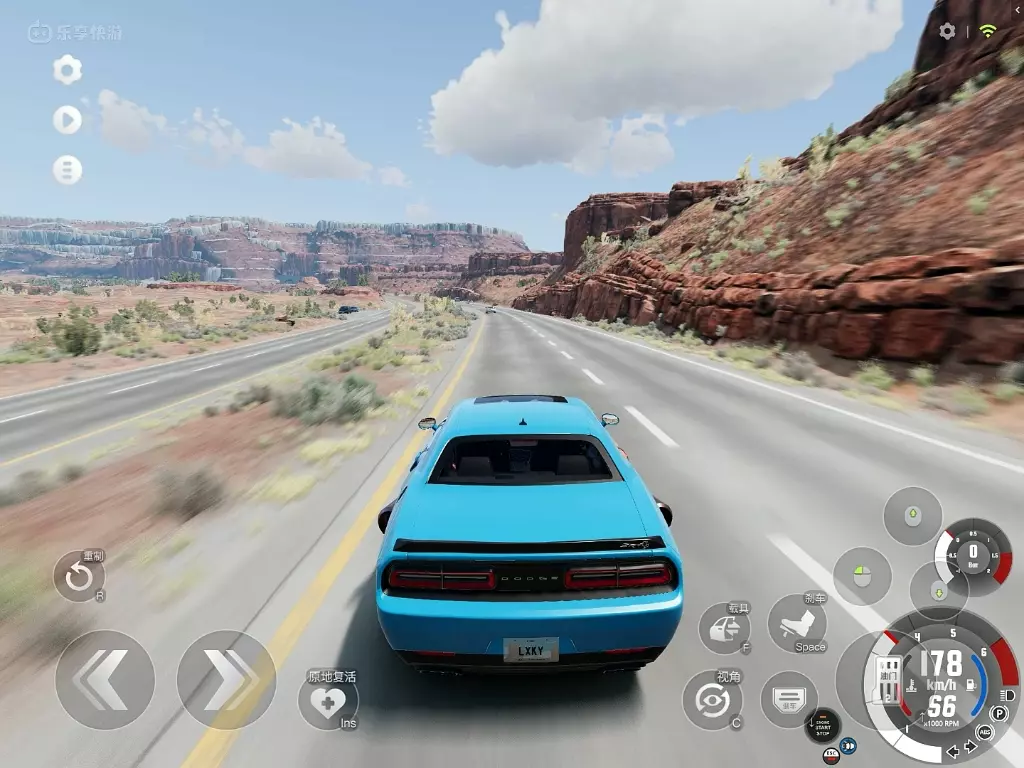Toggle the blue headlights icon
The width and height of the screenshot is (1024, 768).
point(848,745)
